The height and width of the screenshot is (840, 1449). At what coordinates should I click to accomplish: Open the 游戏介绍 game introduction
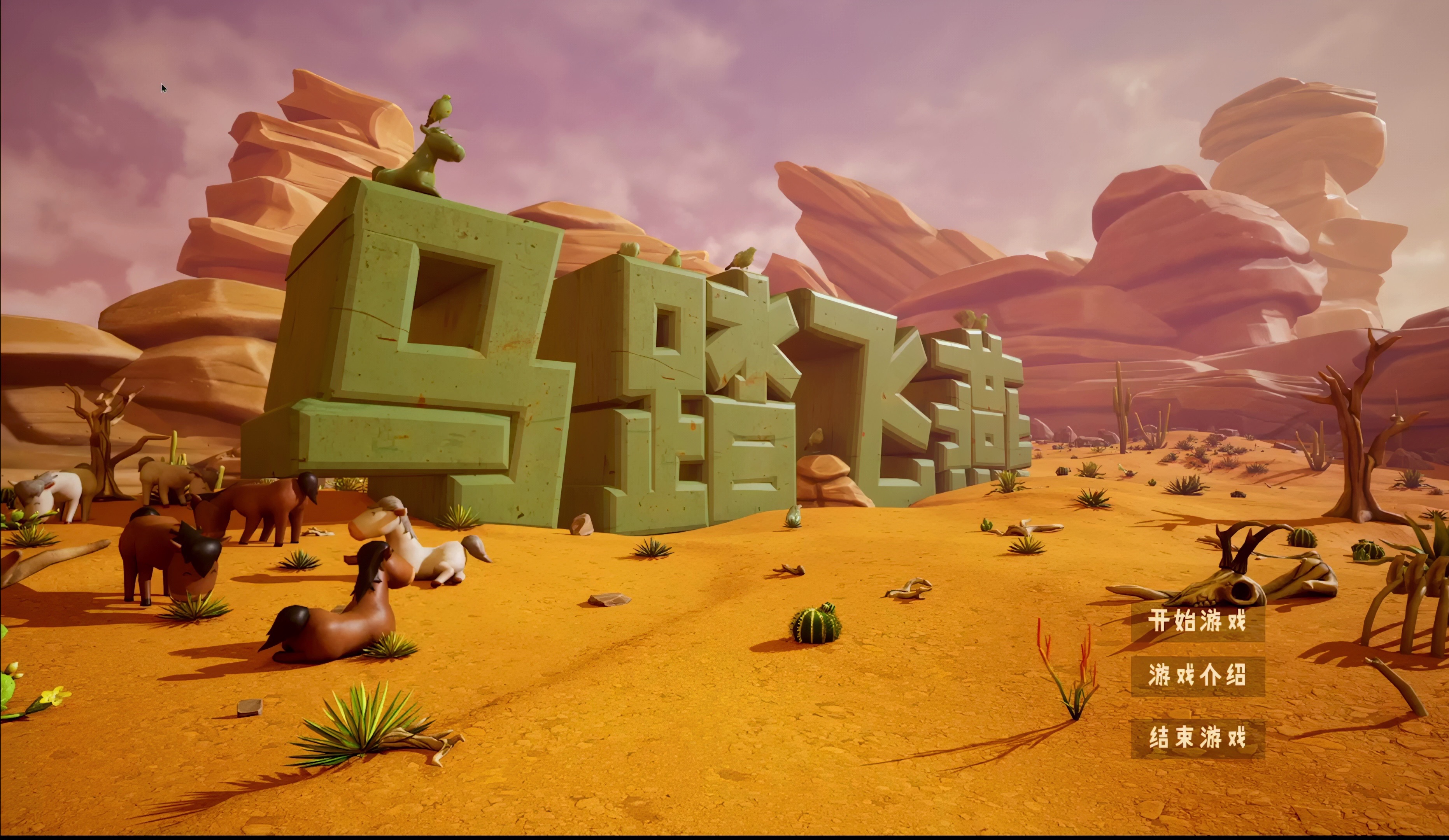(1198, 675)
